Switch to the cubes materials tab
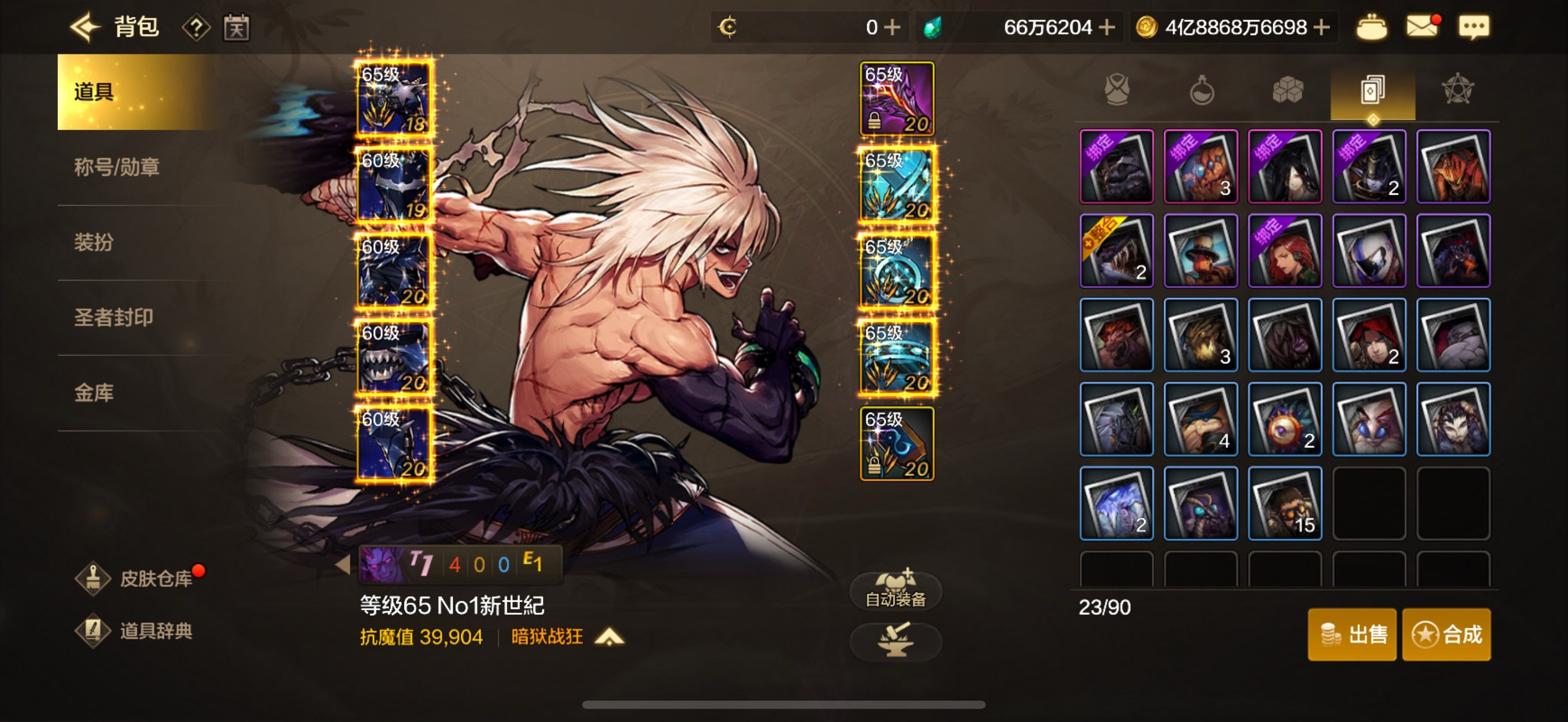 click(1287, 90)
